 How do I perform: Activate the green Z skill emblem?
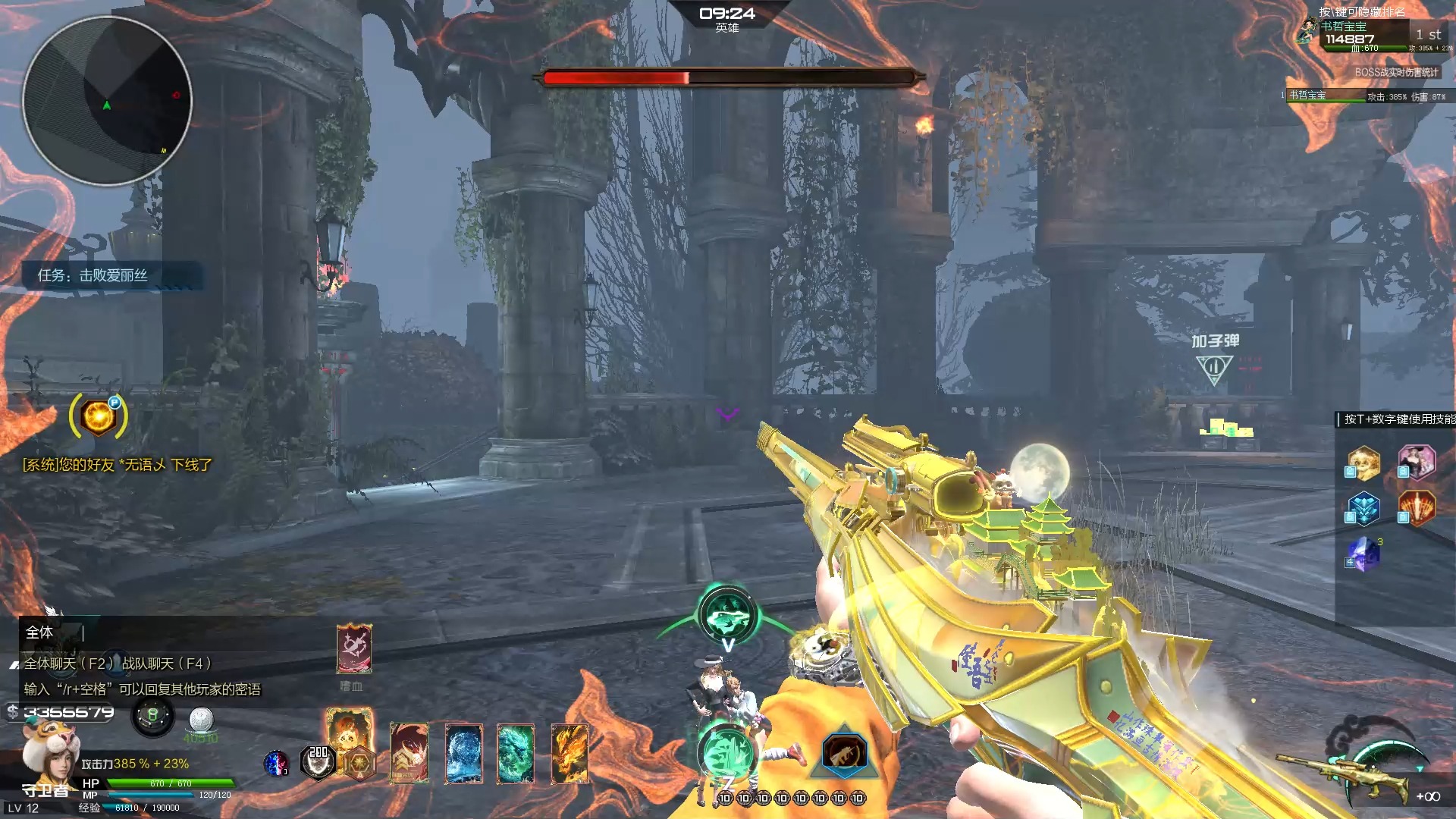(x=726, y=753)
